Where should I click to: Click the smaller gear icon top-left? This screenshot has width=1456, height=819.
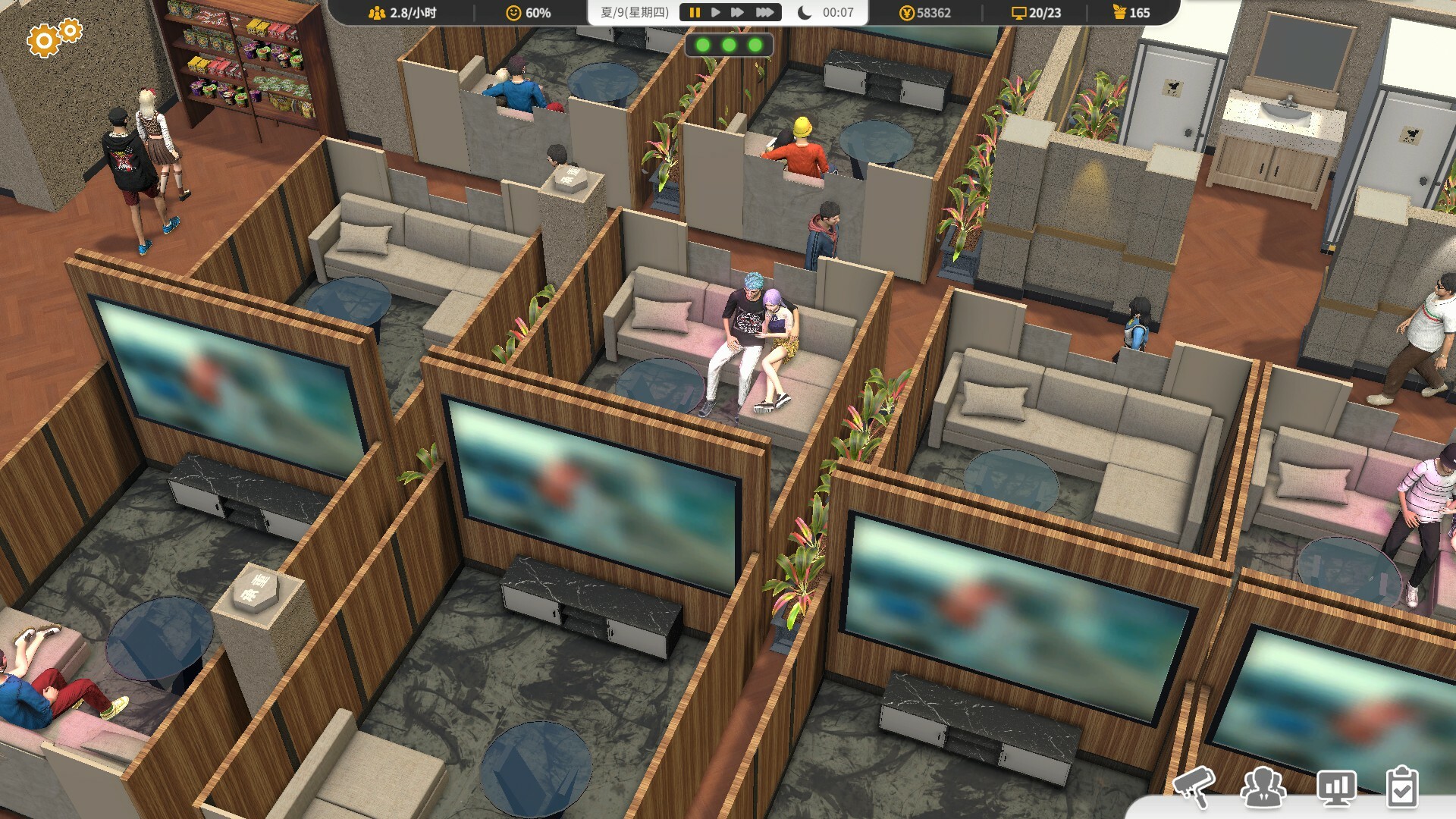coord(71,31)
